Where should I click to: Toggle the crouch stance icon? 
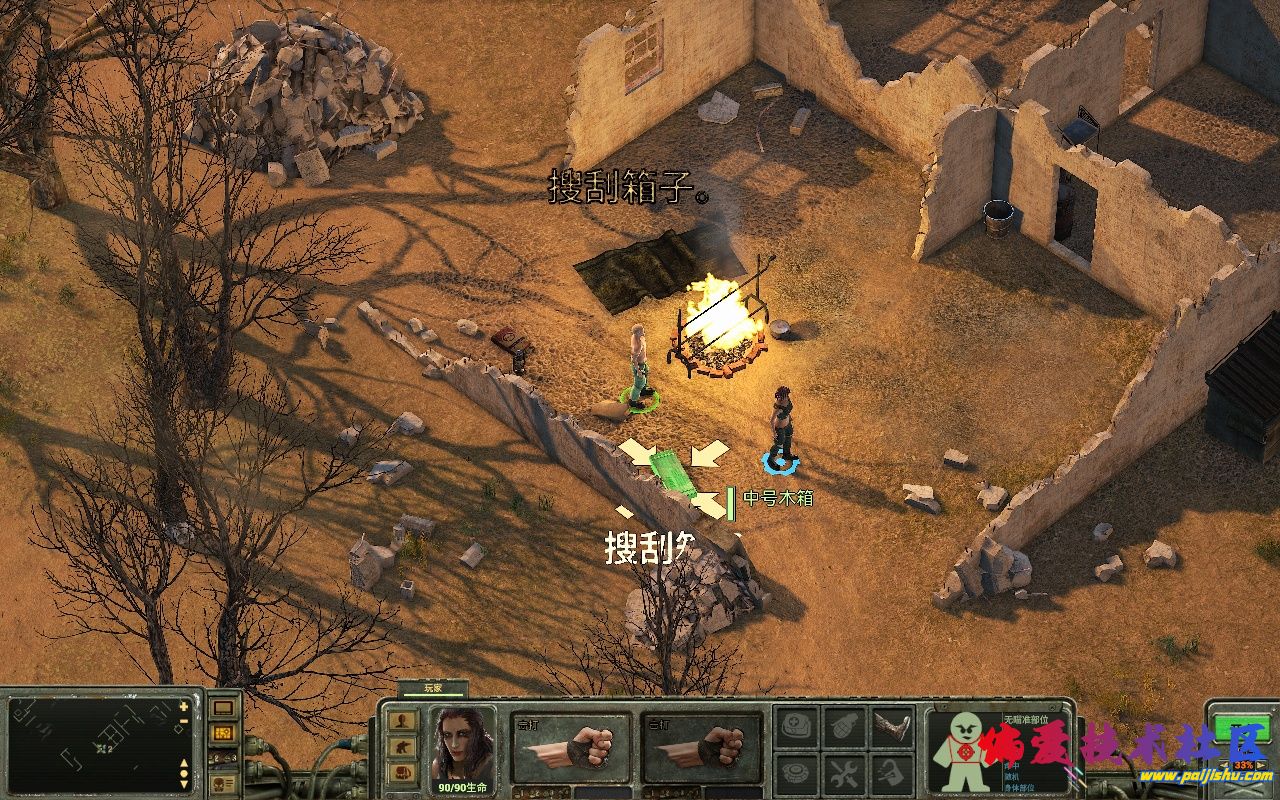pyautogui.click(x=402, y=745)
